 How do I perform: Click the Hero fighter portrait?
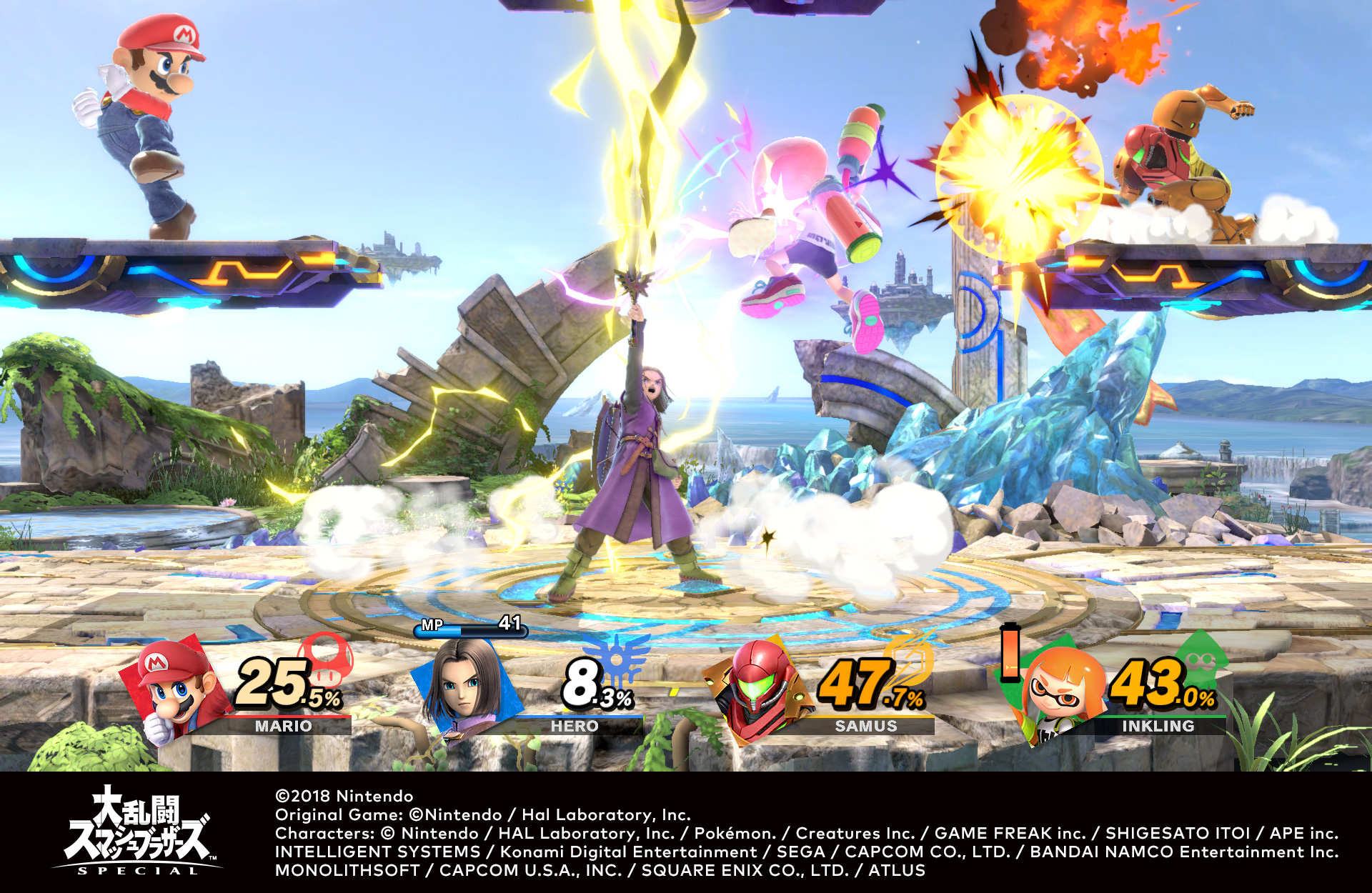click(466, 686)
